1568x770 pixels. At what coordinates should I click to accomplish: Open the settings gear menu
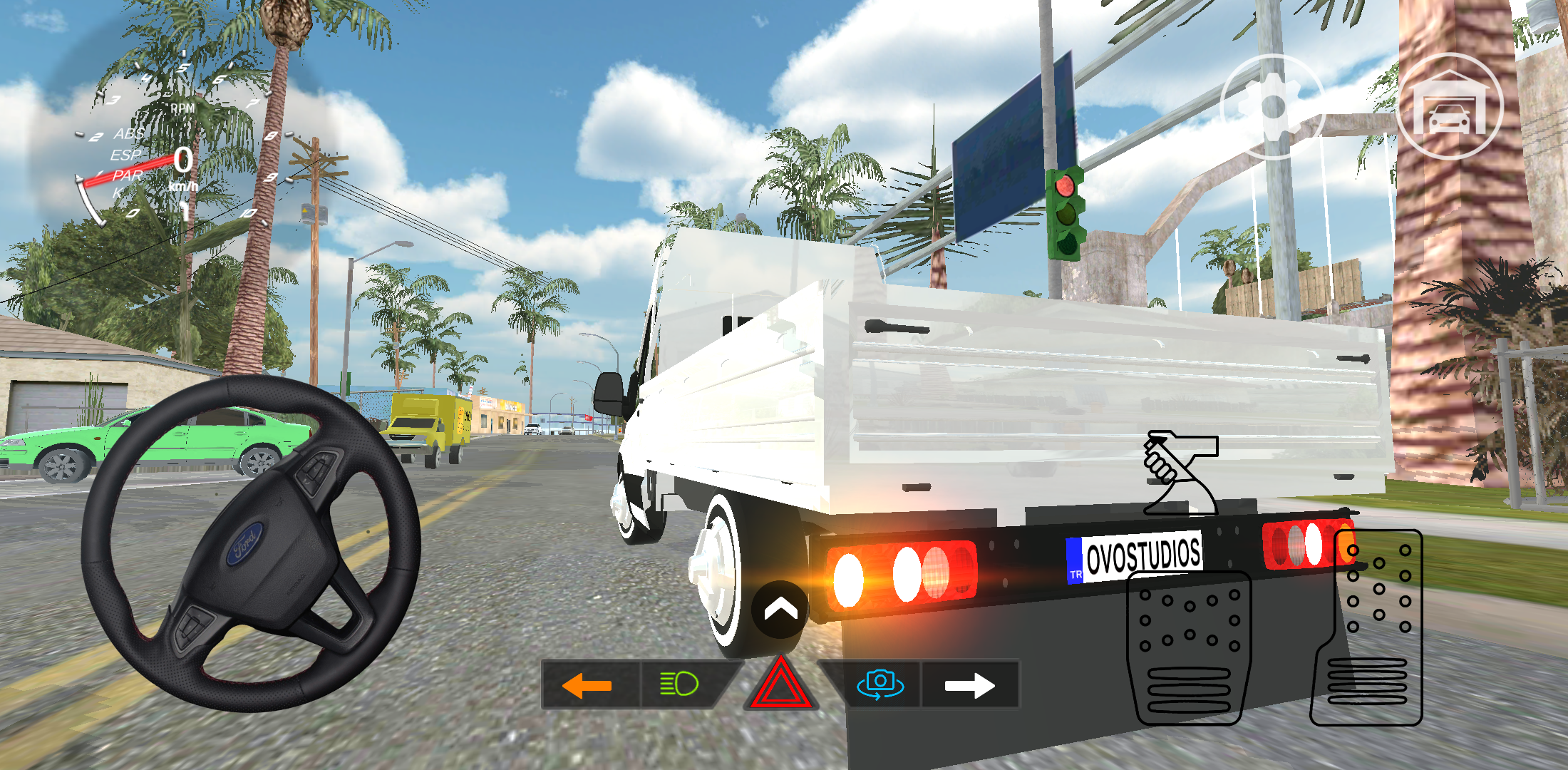pos(1275,106)
